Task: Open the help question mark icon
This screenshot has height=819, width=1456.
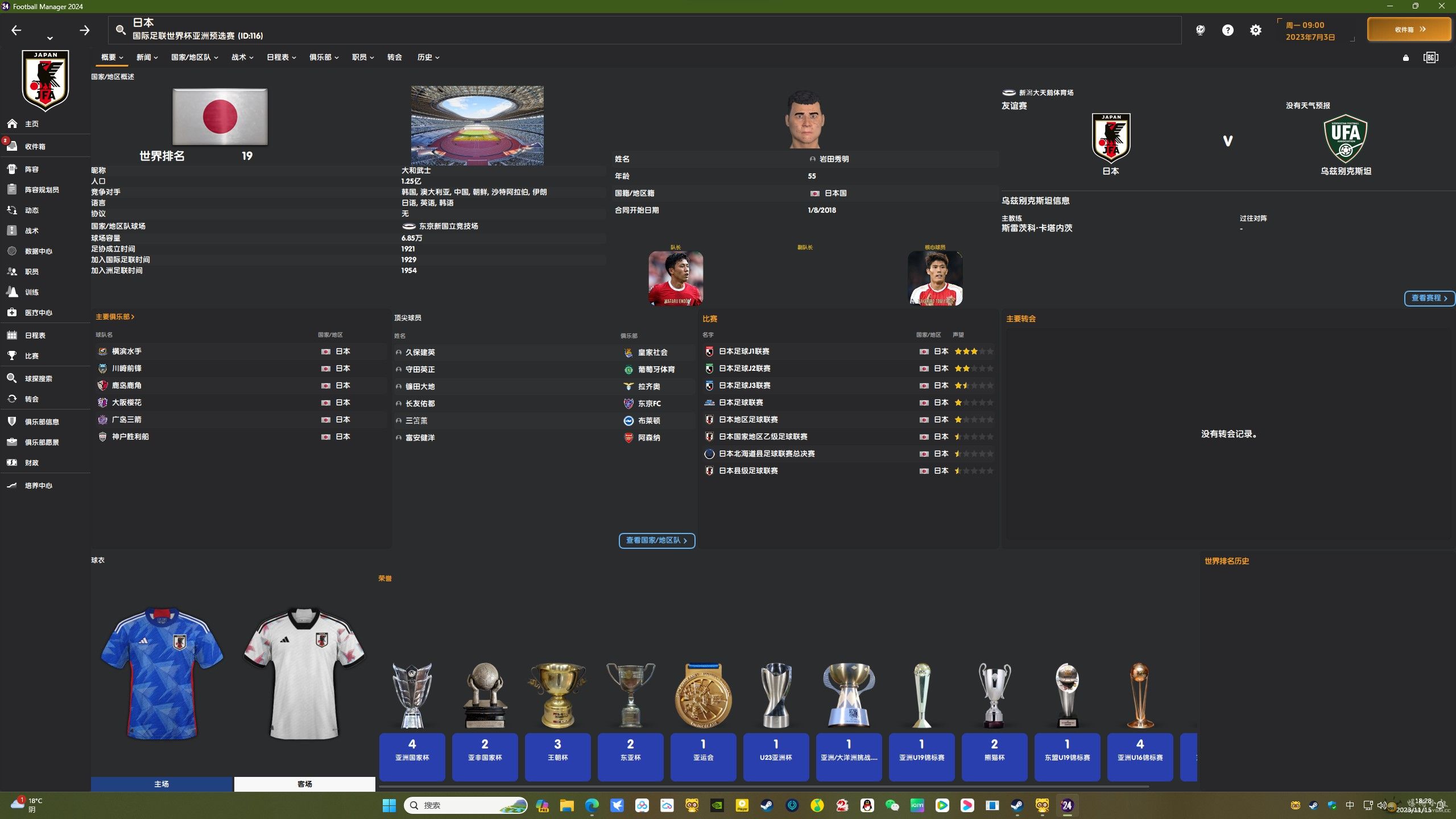Action: pyautogui.click(x=1227, y=30)
